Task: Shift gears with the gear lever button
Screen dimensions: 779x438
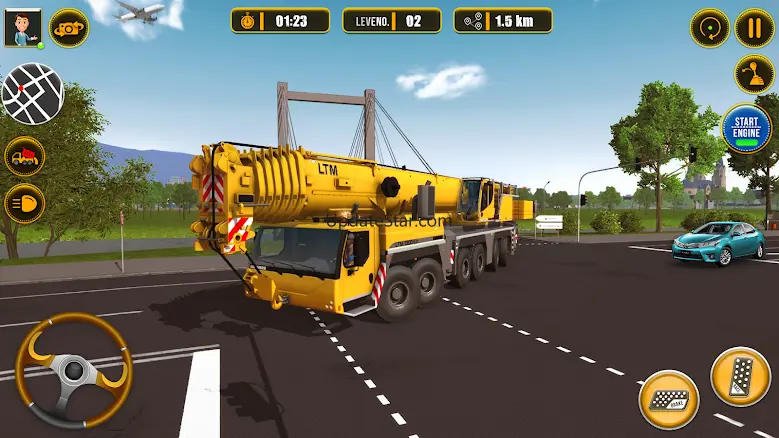Action: pyautogui.click(x=754, y=74)
